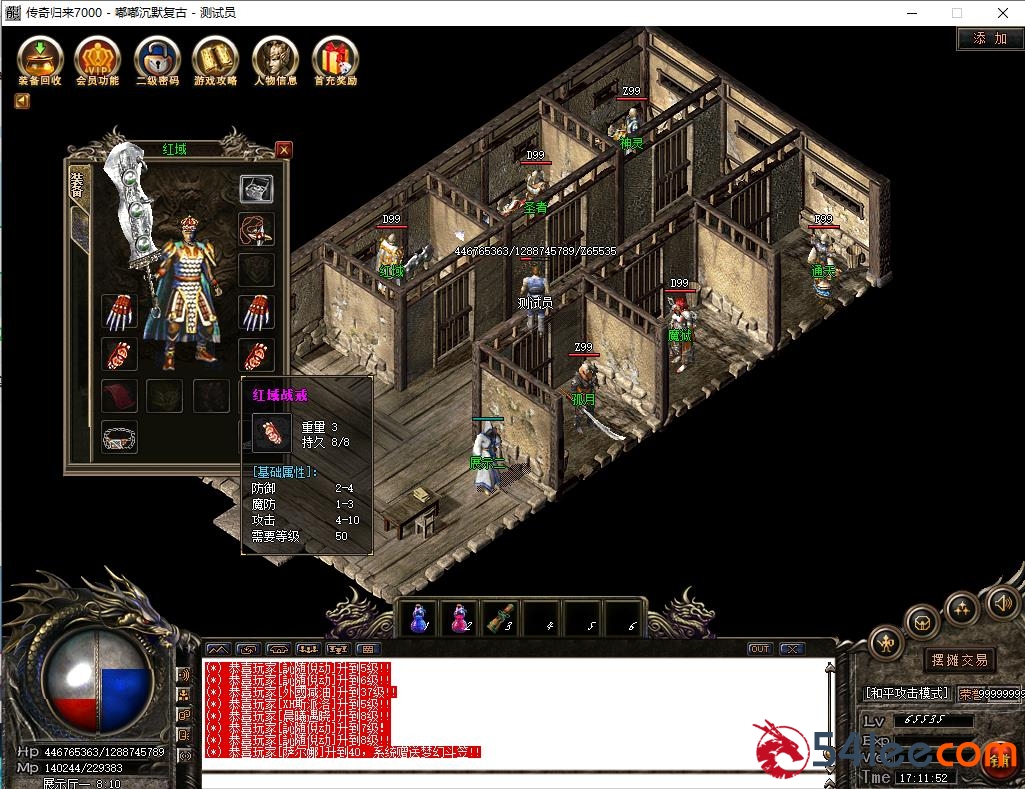Viewport: 1025px width, 789px height.
Task: Open the 会员功能 VIP features
Action: [x=97, y=58]
